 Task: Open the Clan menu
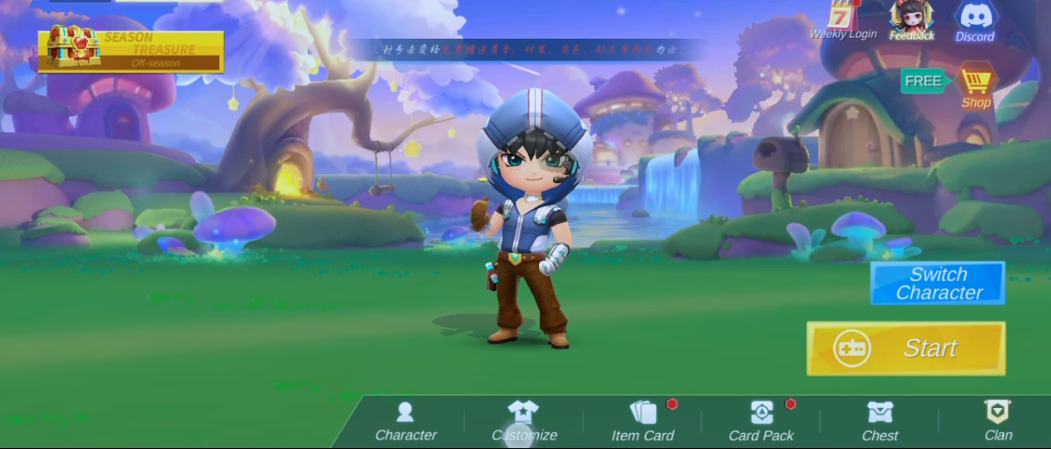[998, 421]
